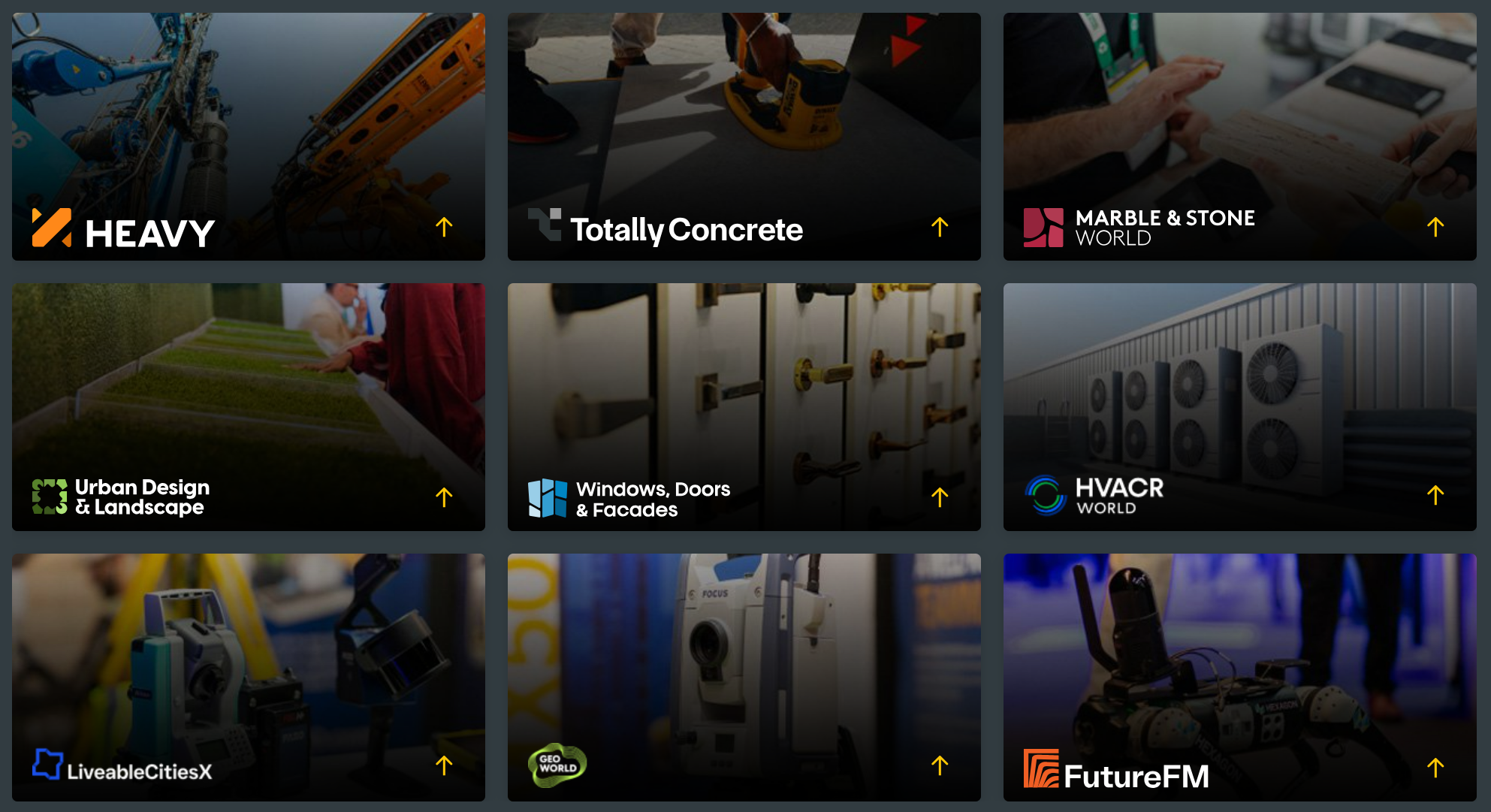The height and width of the screenshot is (812, 1491).
Task: Click the yellow arrow on the HEAVY card
Action: 444,227
